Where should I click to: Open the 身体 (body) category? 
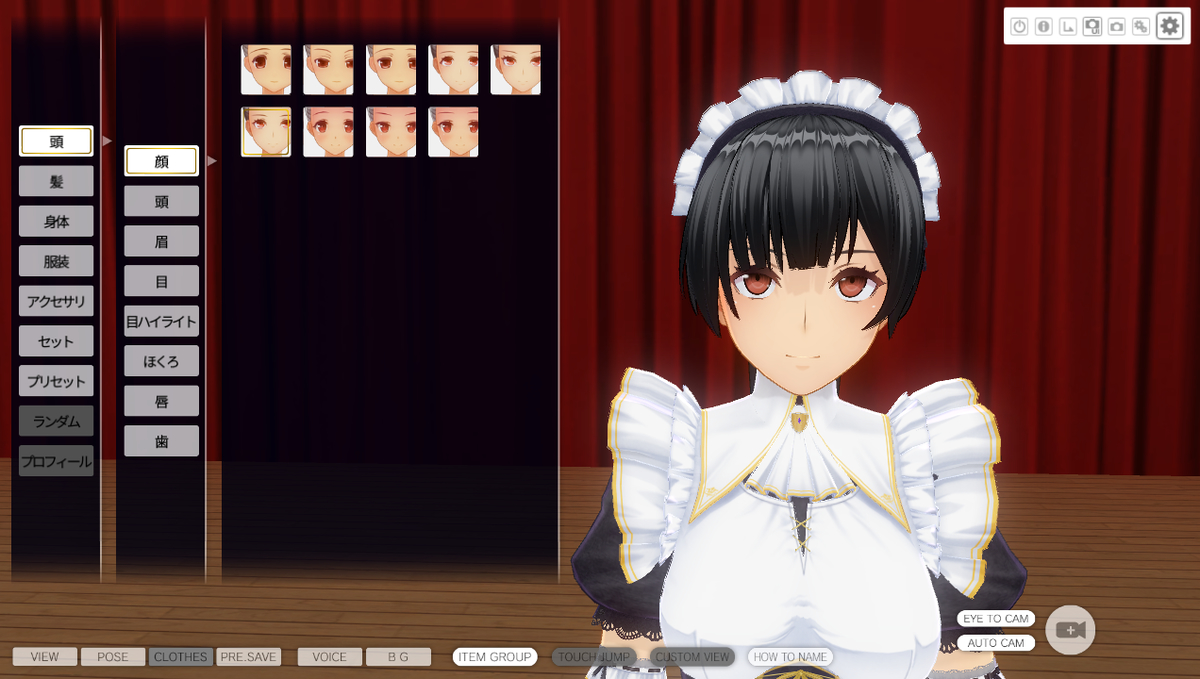click(x=56, y=221)
